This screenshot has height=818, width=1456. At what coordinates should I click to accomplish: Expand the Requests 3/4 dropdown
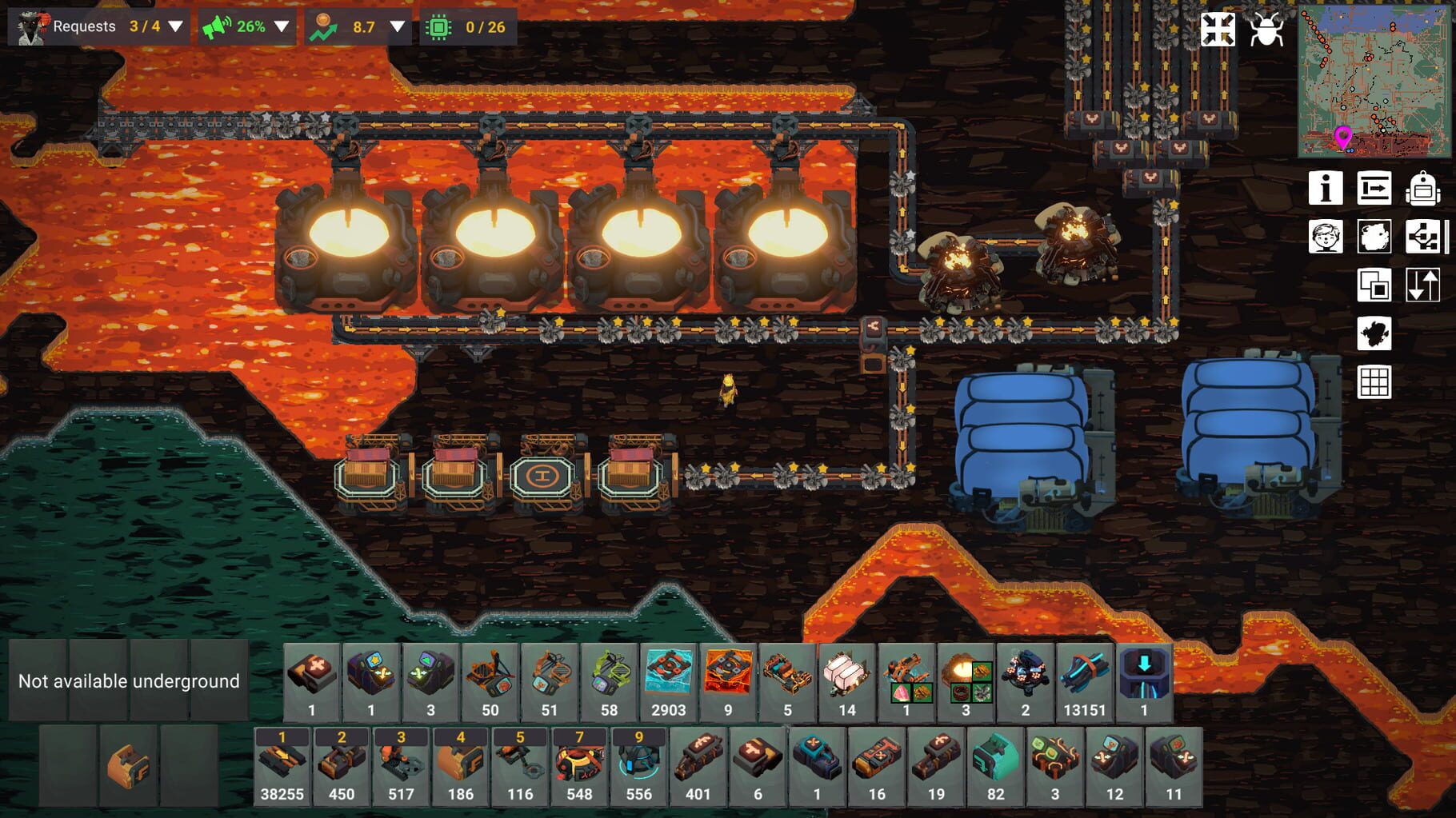coord(175,26)
